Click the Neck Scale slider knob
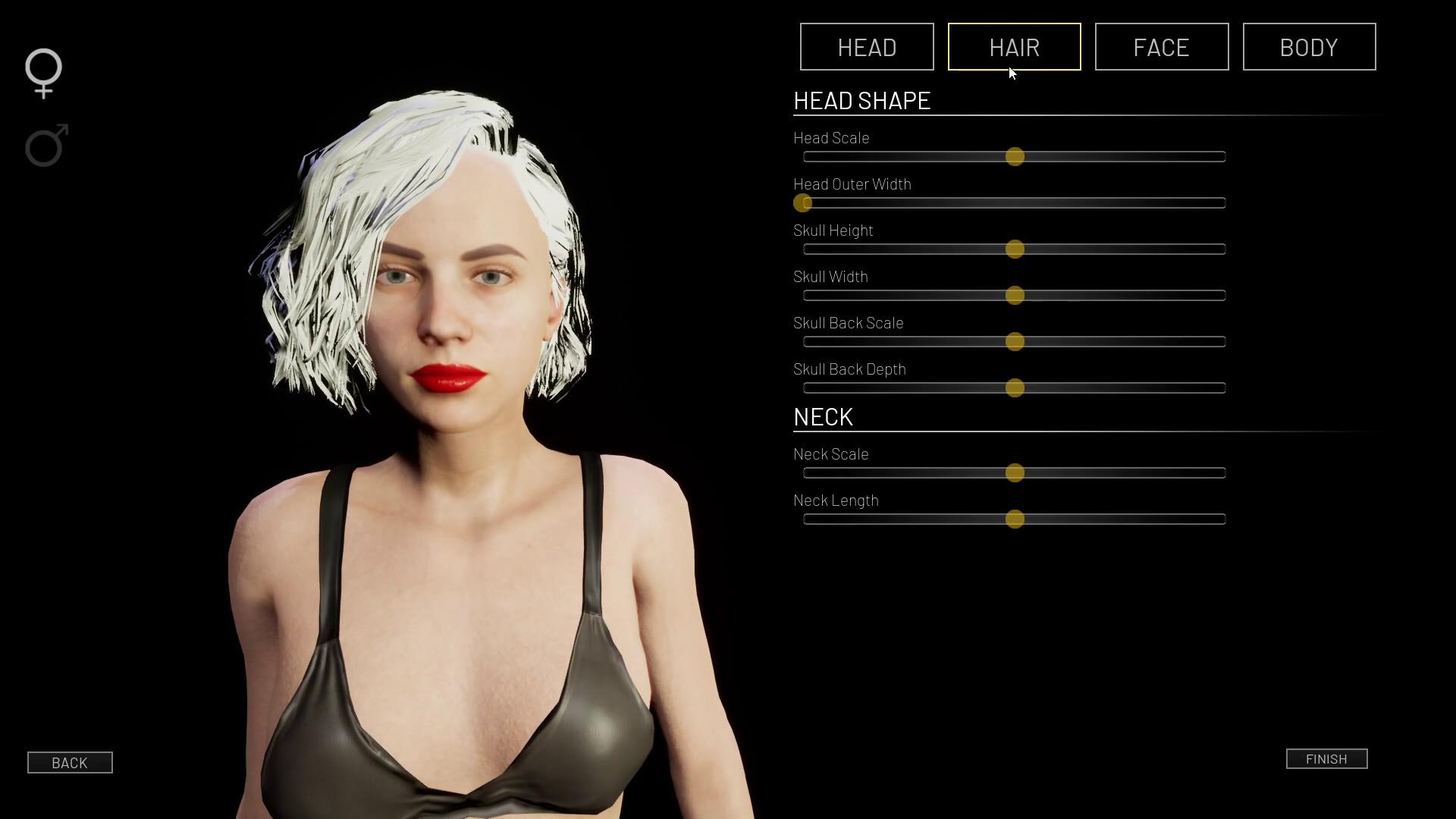Viewport: 1456px width, 819px height. (1015, 473)
